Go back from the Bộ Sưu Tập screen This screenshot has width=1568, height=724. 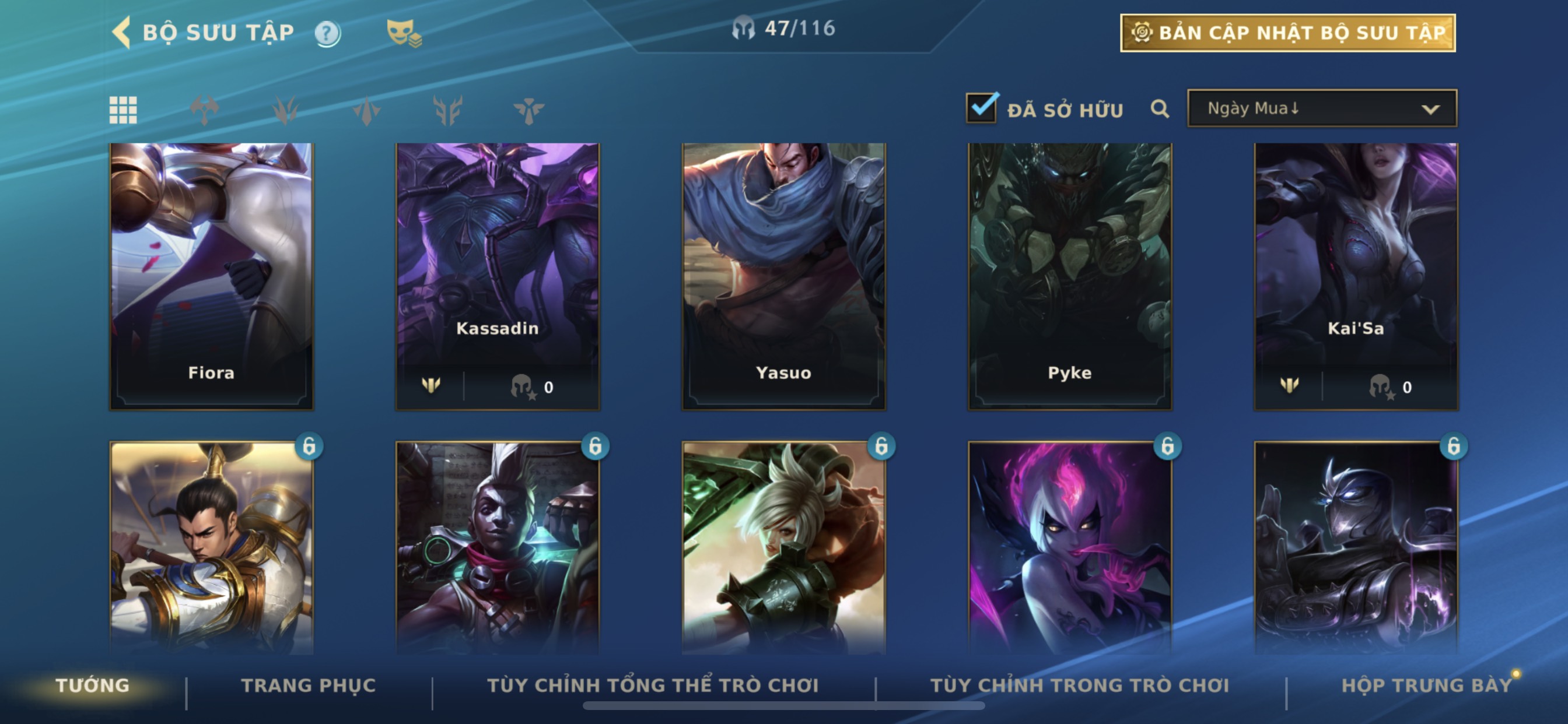pyautogui.click(x=122, y=32)
